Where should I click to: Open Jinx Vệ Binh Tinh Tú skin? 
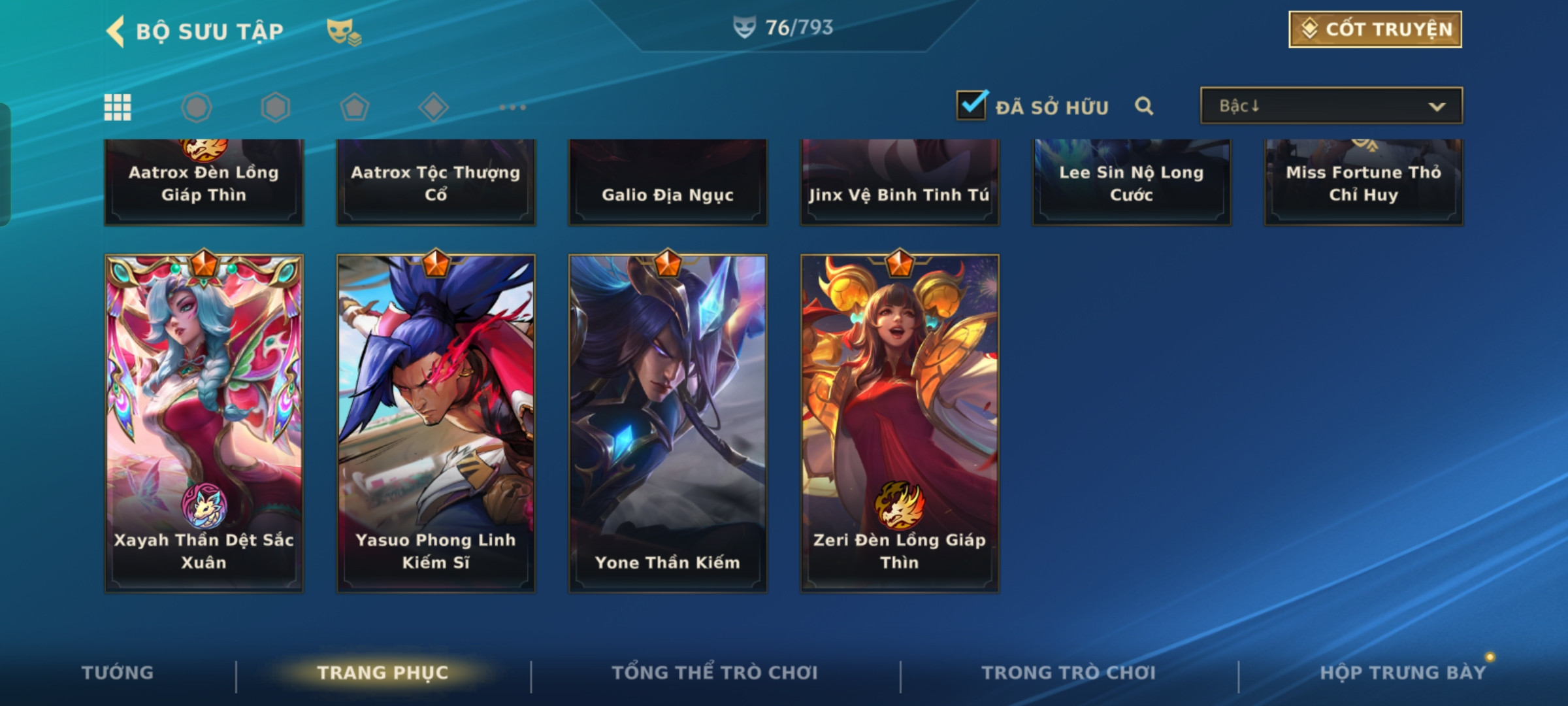pyautogui.click(x=900, y=183)
